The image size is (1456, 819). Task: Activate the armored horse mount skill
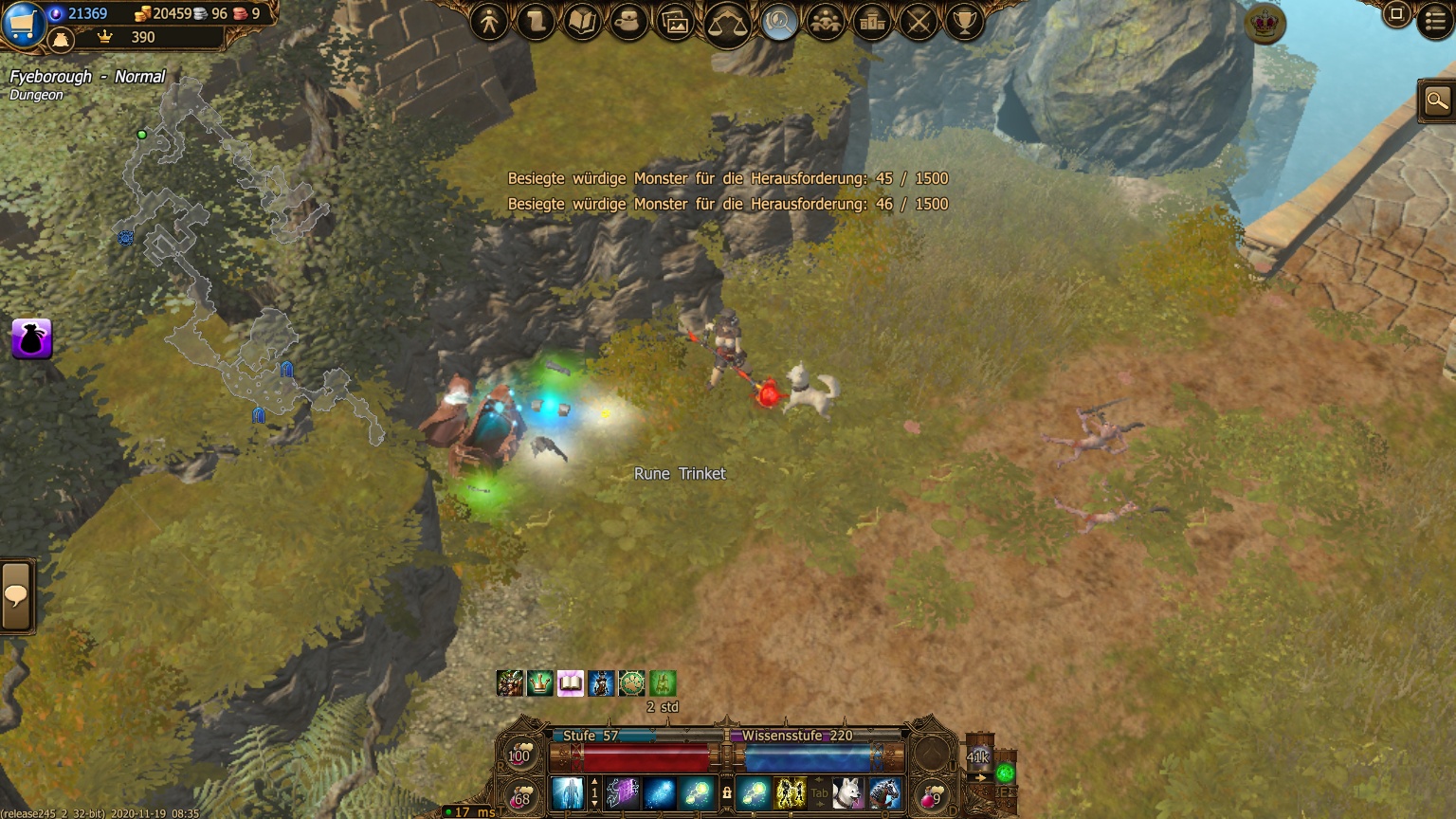(x=884, y=792)
